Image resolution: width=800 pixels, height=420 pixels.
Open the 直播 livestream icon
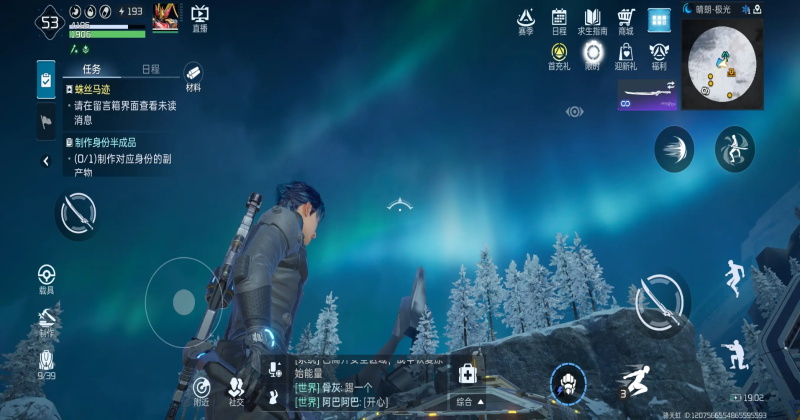click(200, 17)
